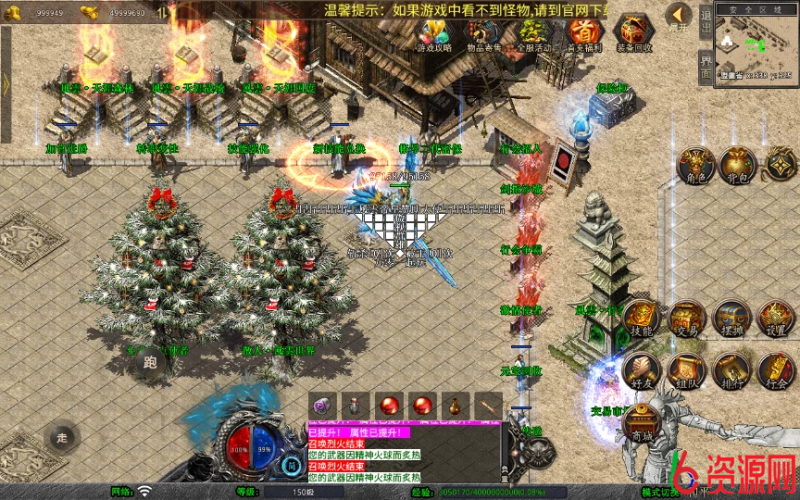Open the 游戏攻略 game guide icon
This screenshot has height=500, width=800.
[434, 32]
